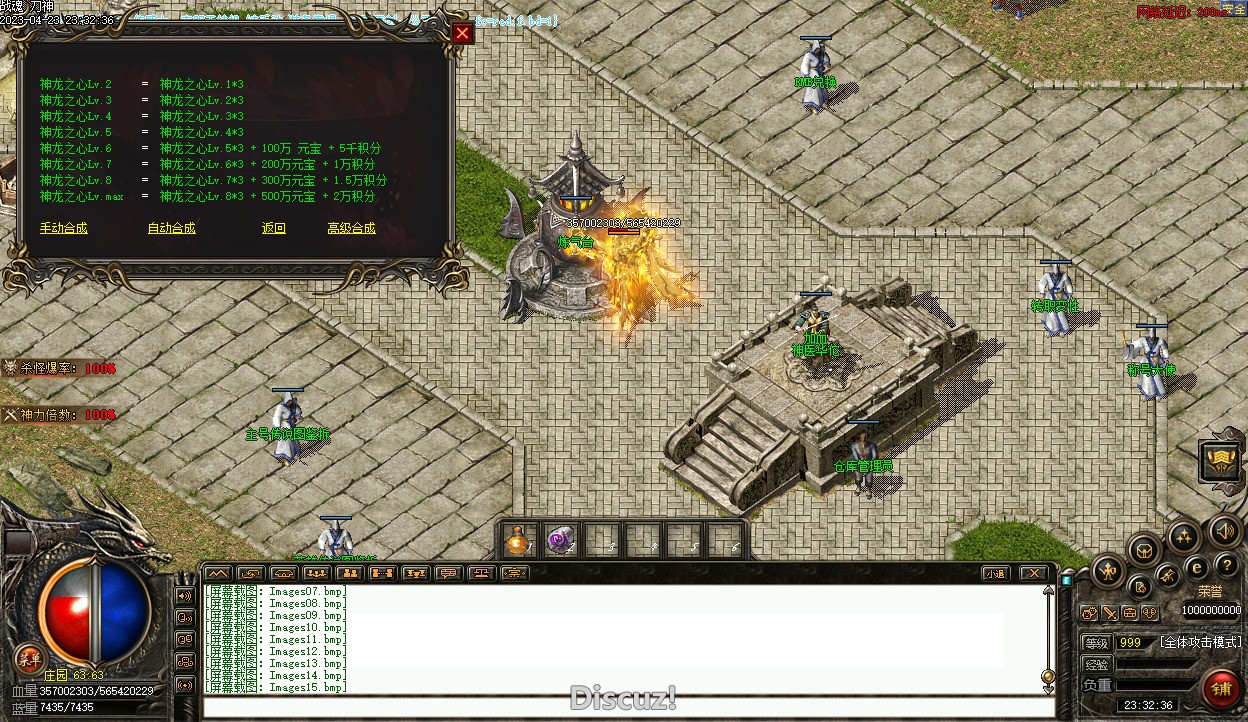The height and width of the screenshot is (722, 1248).
Task: Open 高级合成 advanced synthesis
Action: pos(351,229)
